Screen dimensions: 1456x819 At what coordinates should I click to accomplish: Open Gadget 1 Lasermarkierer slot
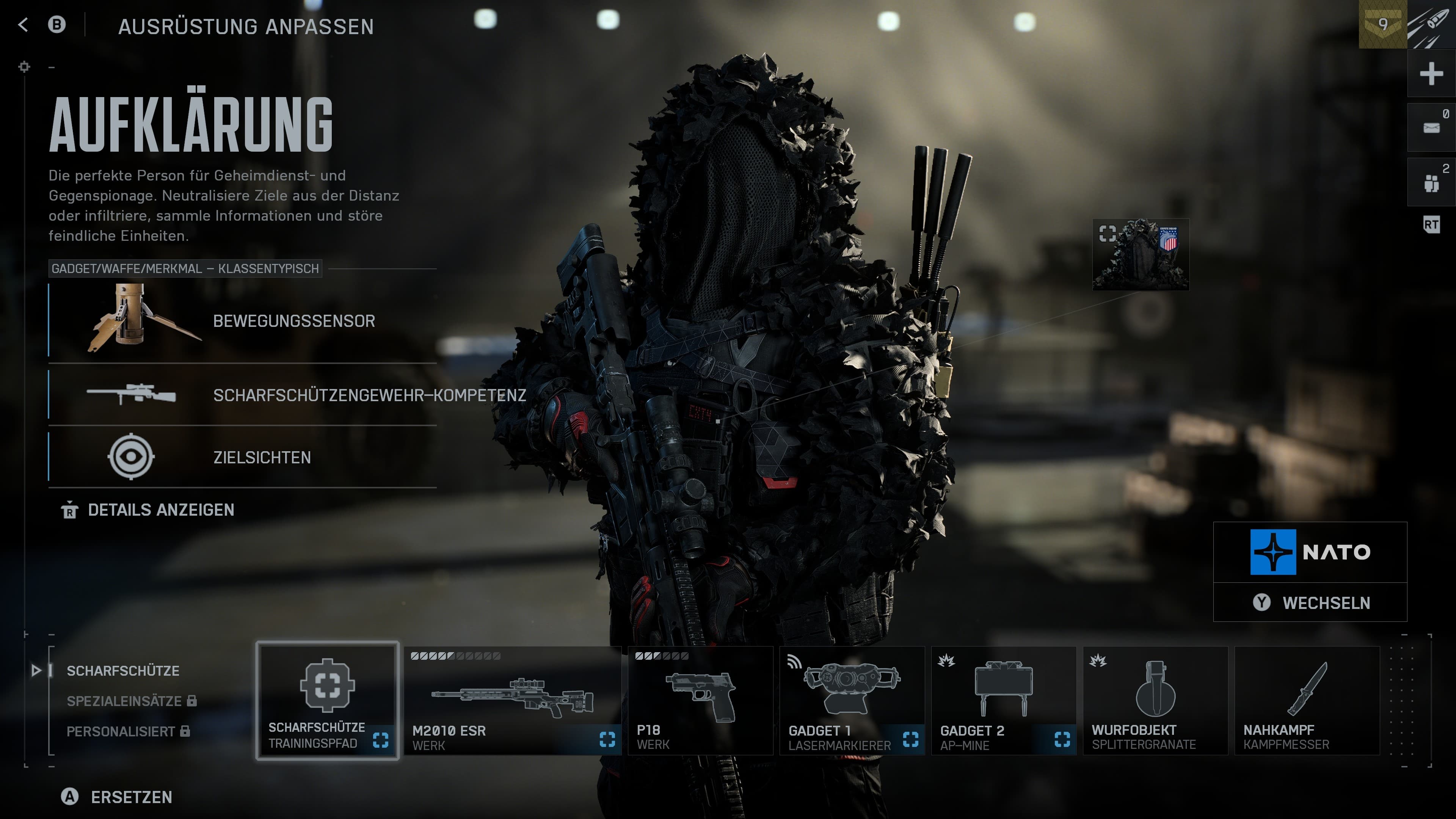tap(852, 701)
